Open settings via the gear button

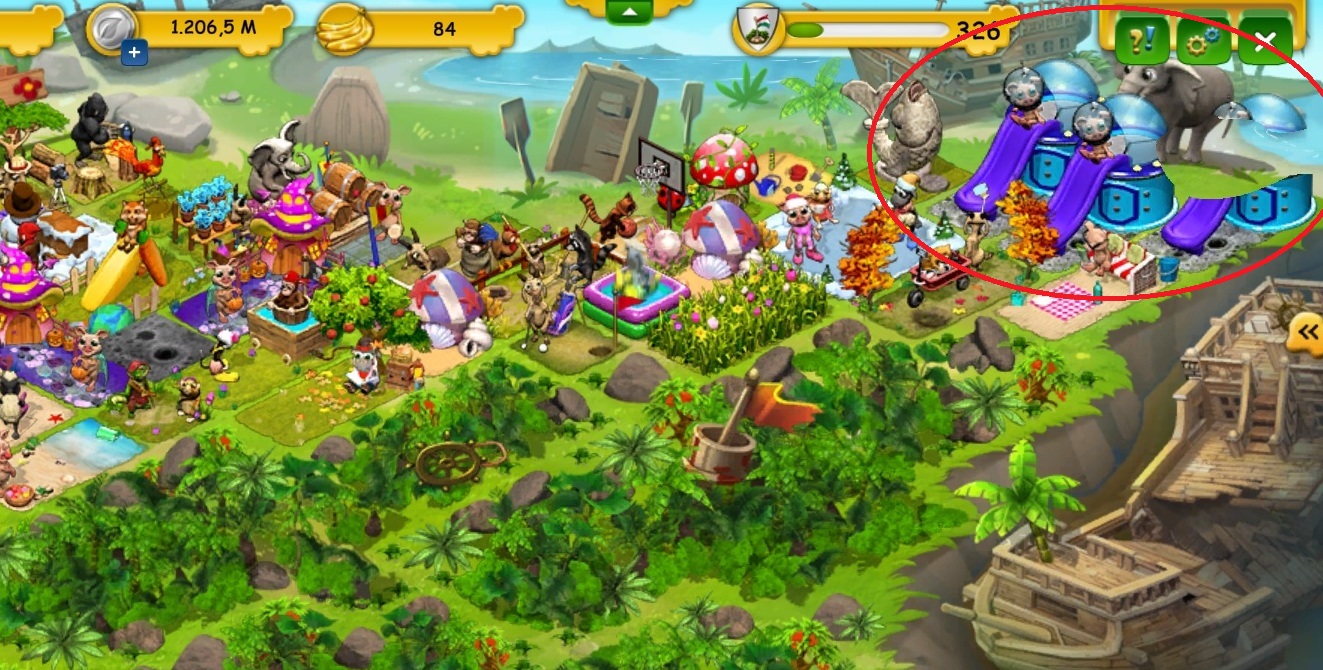tap(1202, 42)
